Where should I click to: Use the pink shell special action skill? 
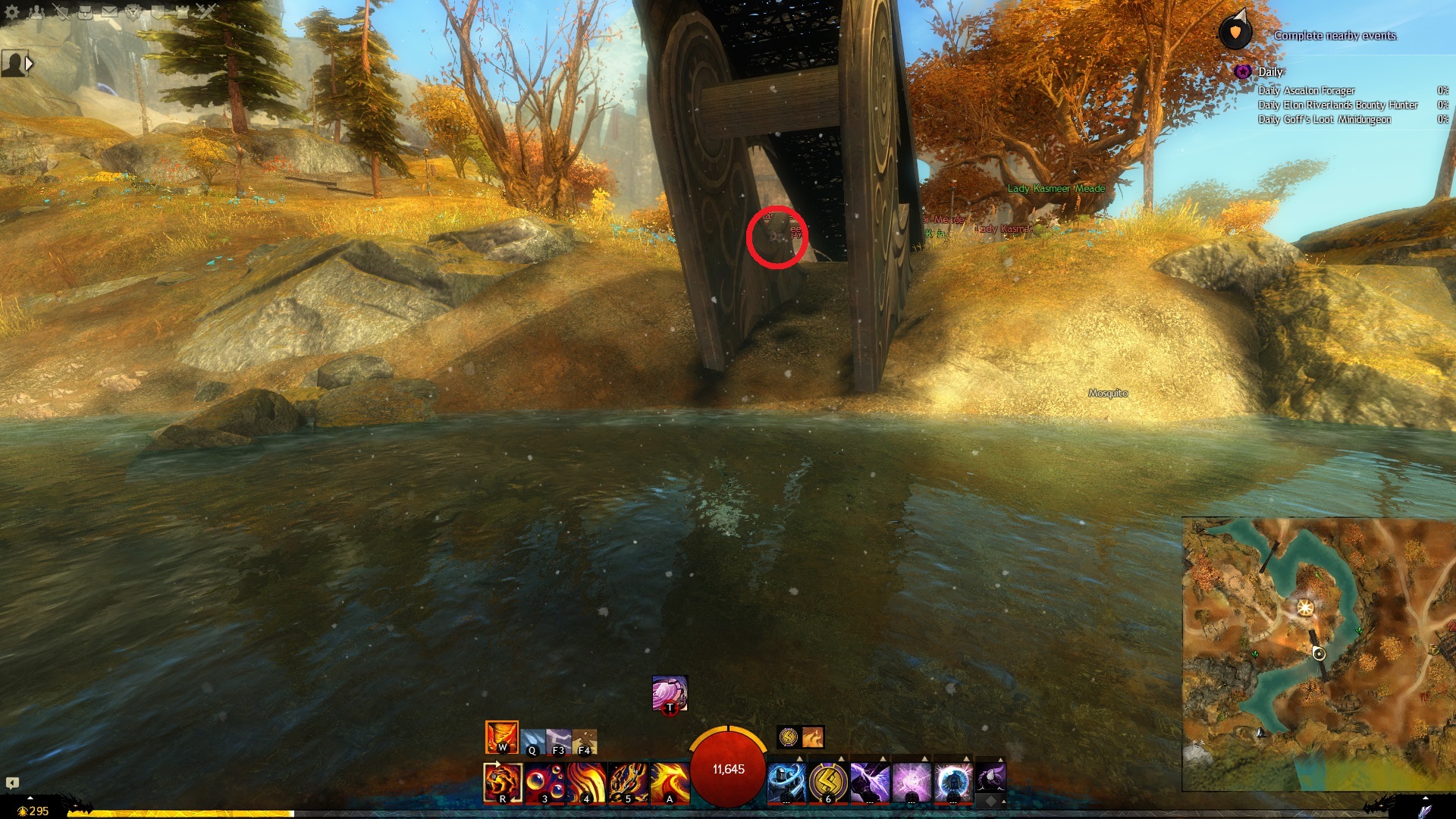click(670, 693)
